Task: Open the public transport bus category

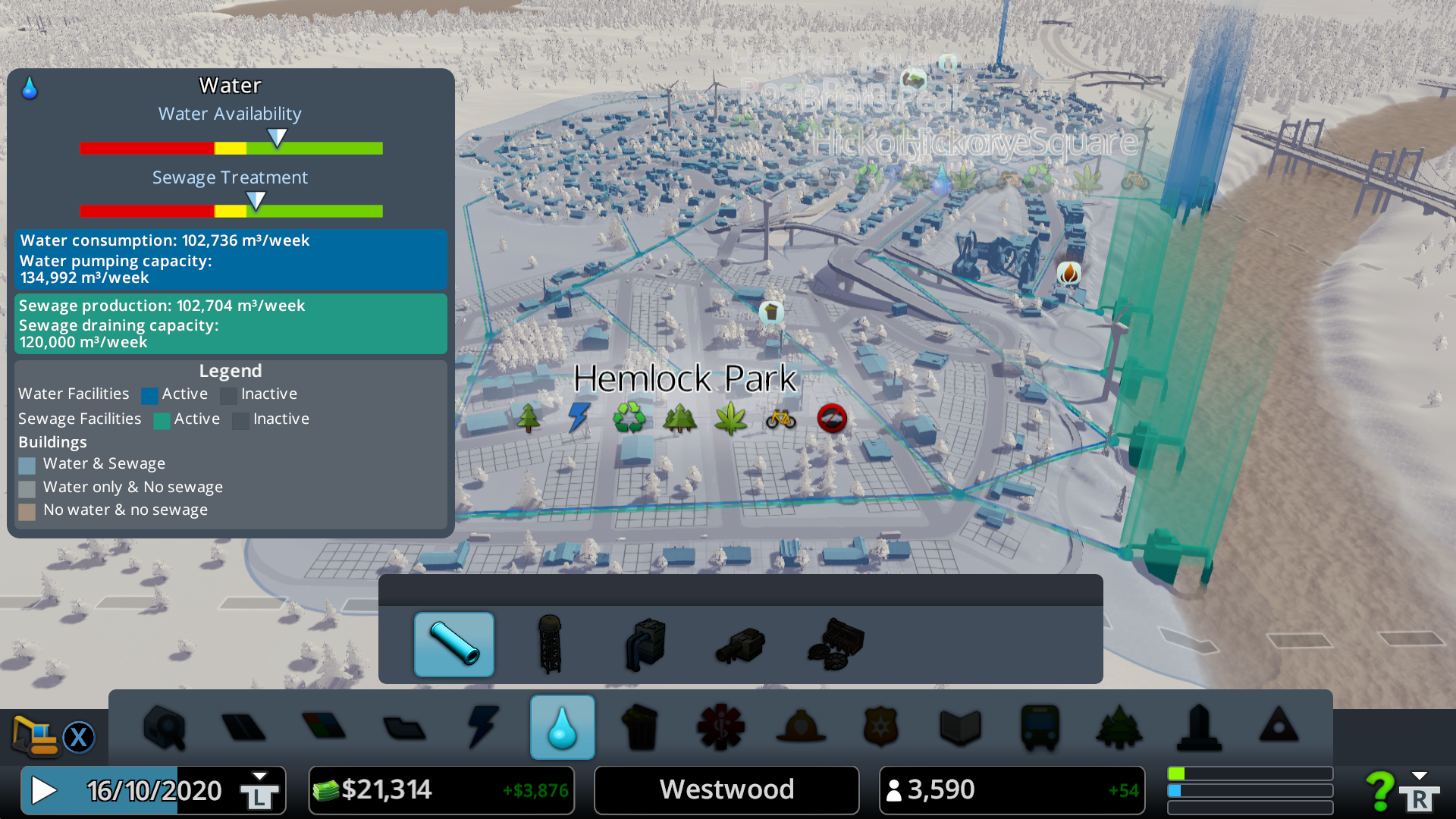Action: pos(1040,727)
